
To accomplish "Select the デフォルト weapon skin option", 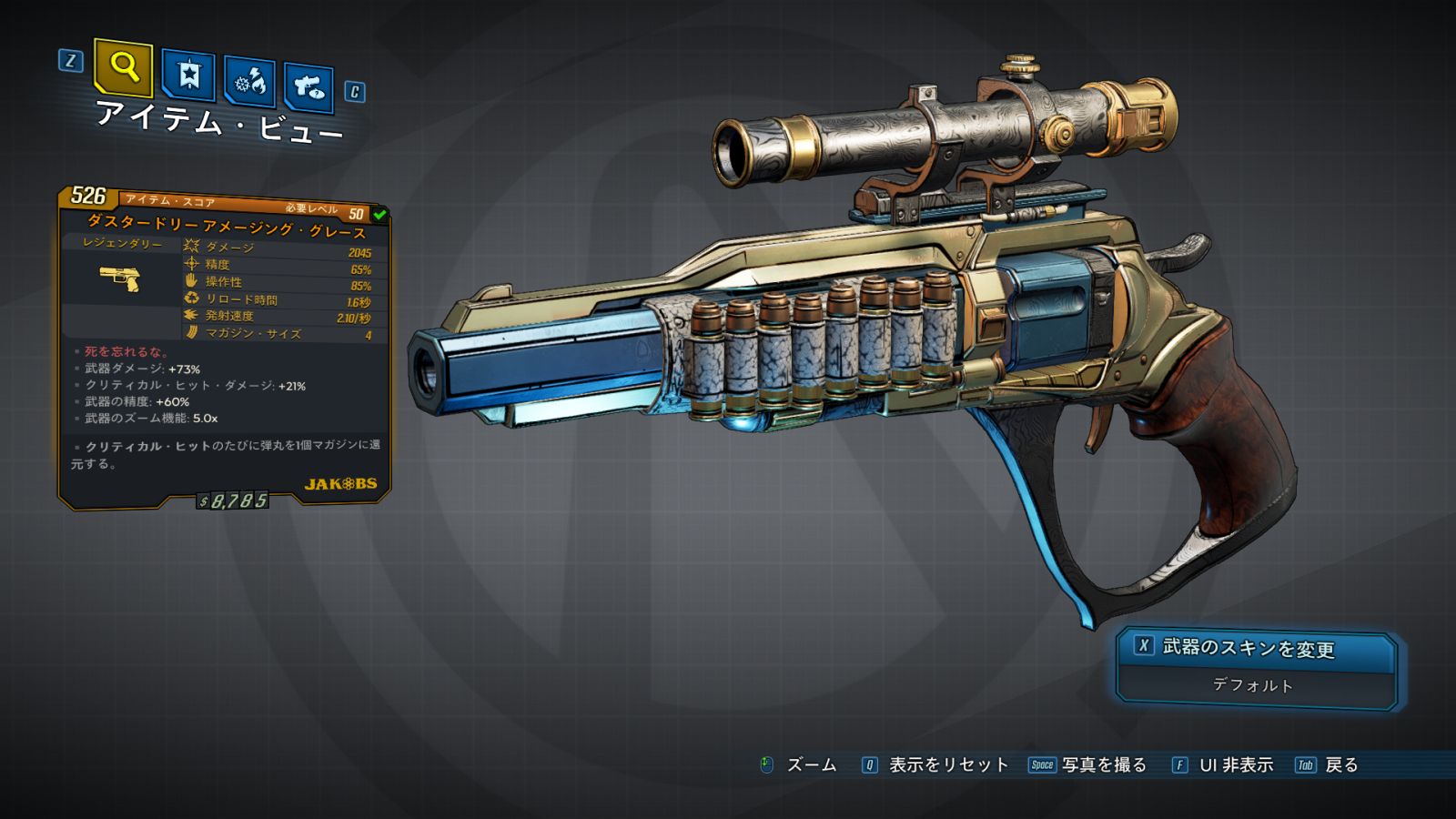I will (1253, 685).
